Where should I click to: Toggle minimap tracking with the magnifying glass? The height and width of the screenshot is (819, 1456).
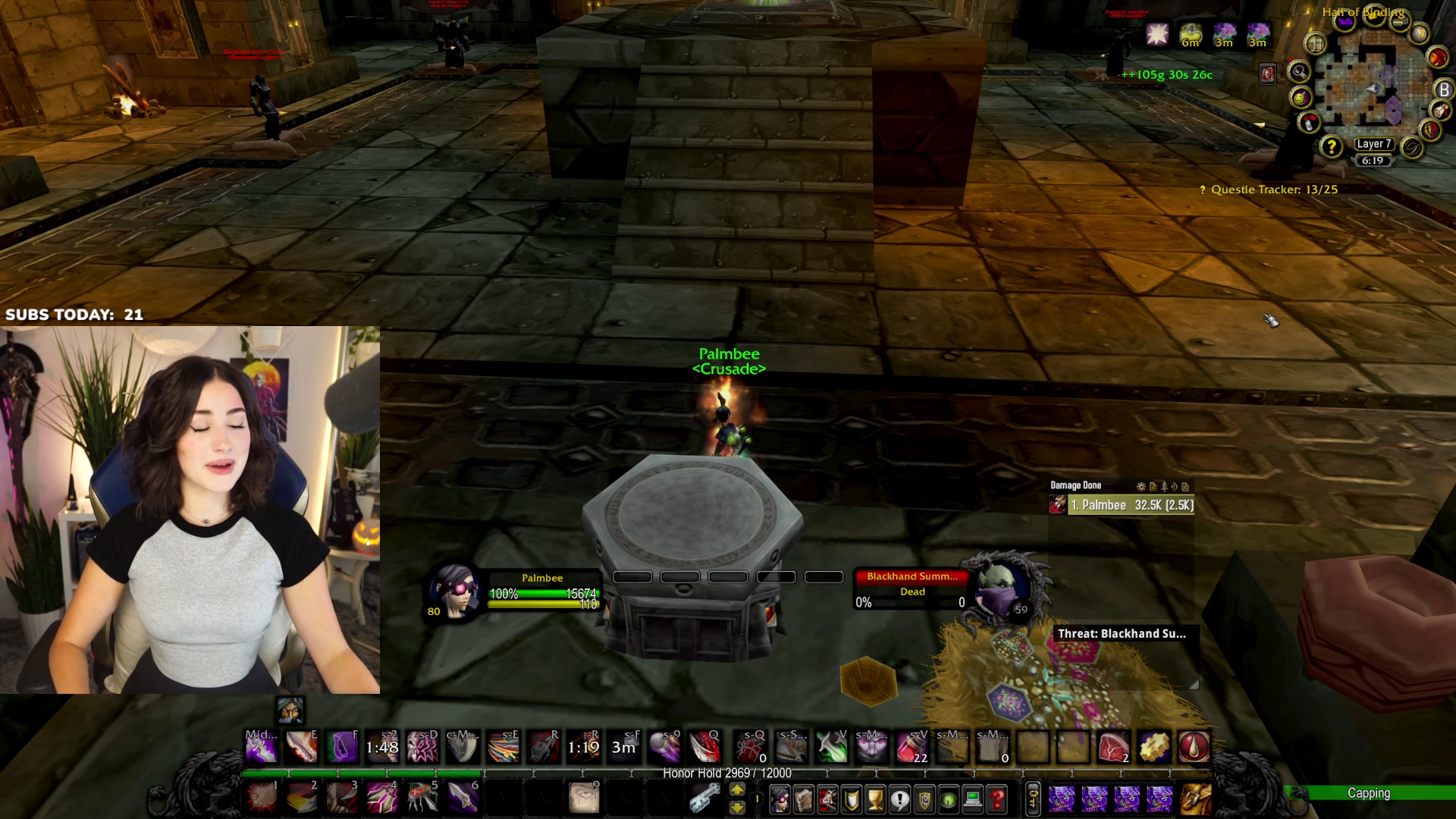tap(1300, 71)
